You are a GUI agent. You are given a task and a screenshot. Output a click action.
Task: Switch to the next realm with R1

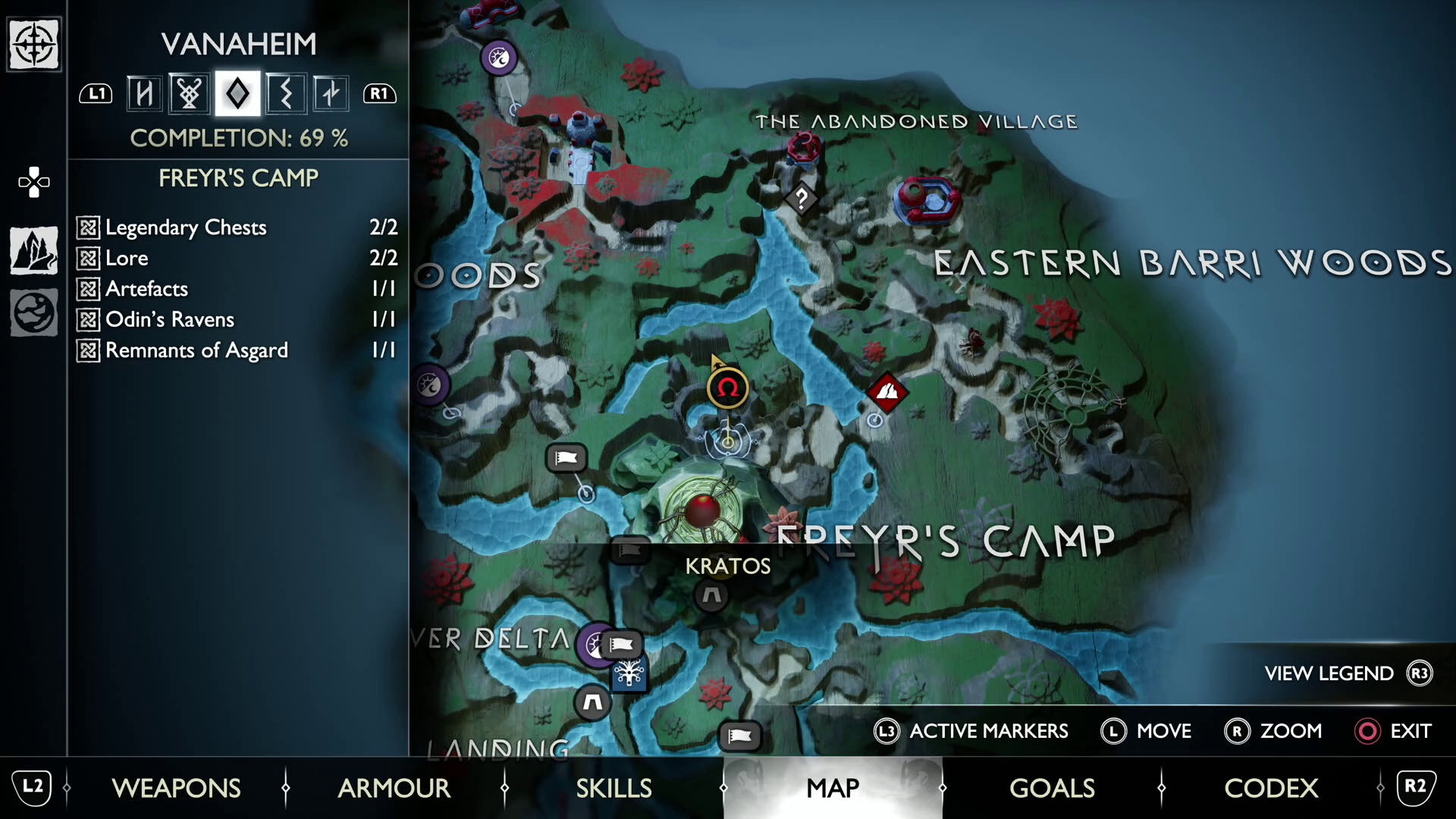[x=380, y=93]
